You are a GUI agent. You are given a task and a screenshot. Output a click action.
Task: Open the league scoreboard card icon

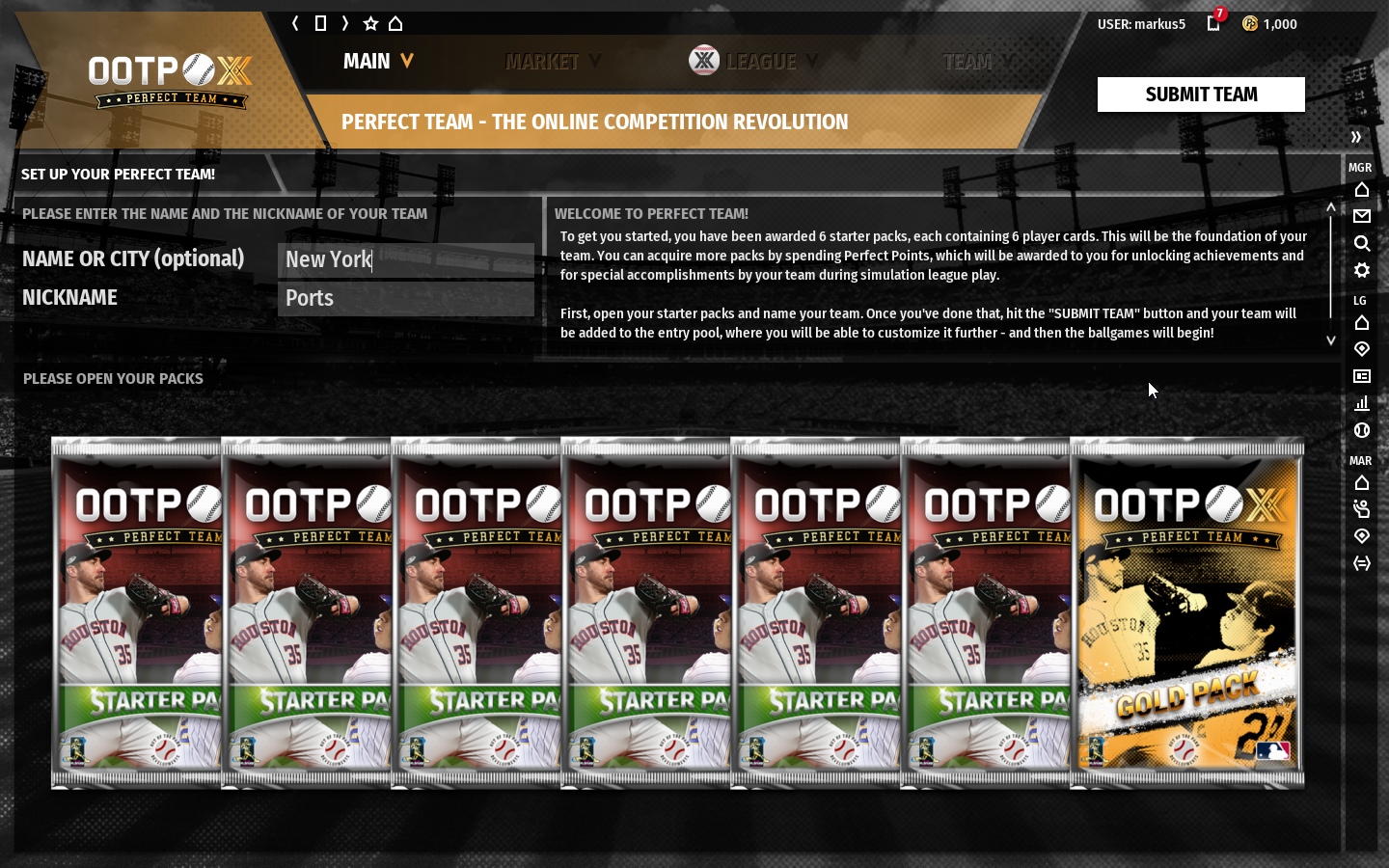coord(1362,376)
